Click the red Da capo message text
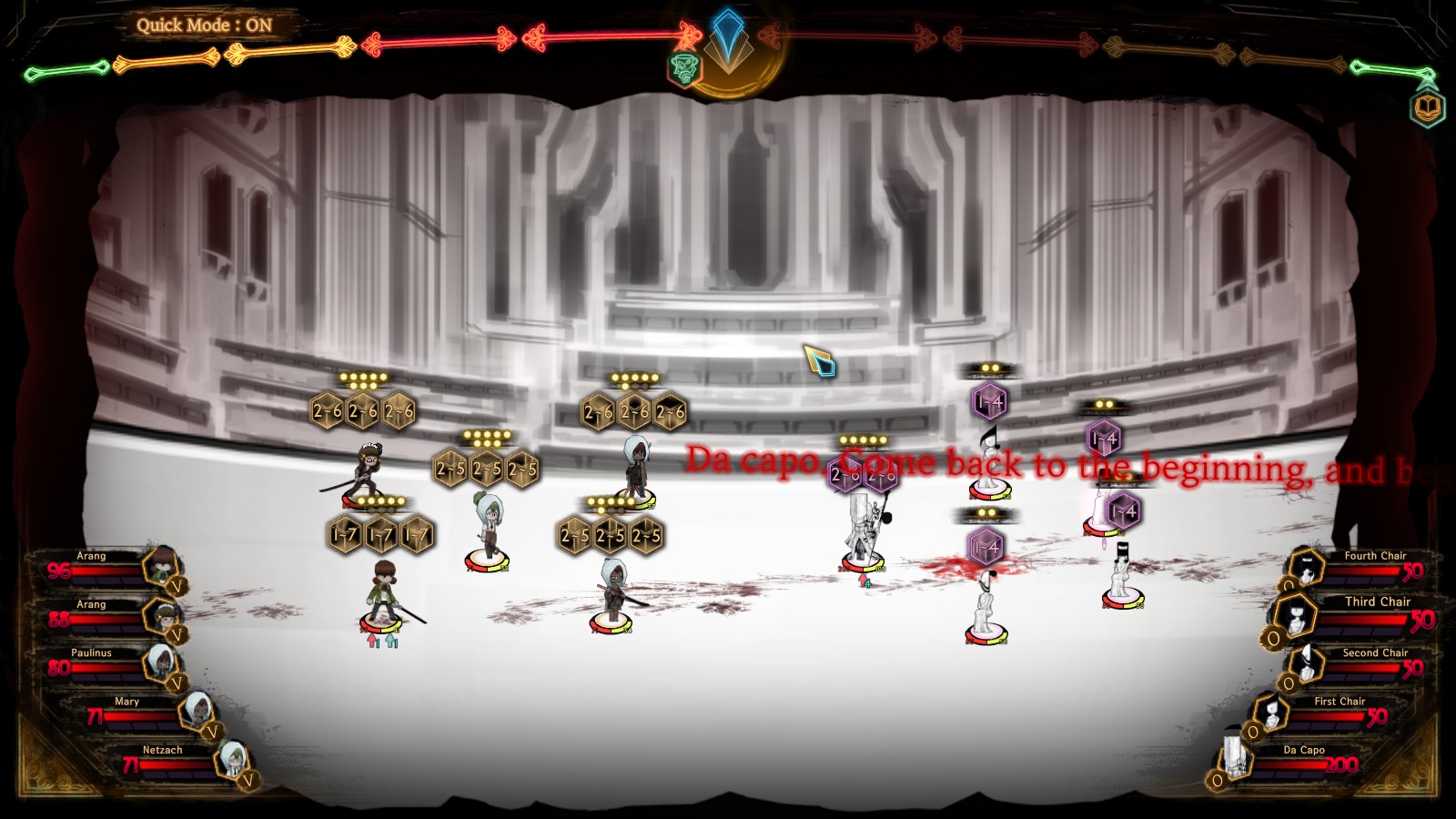The image size is (1456, 819). point(1001,464)
